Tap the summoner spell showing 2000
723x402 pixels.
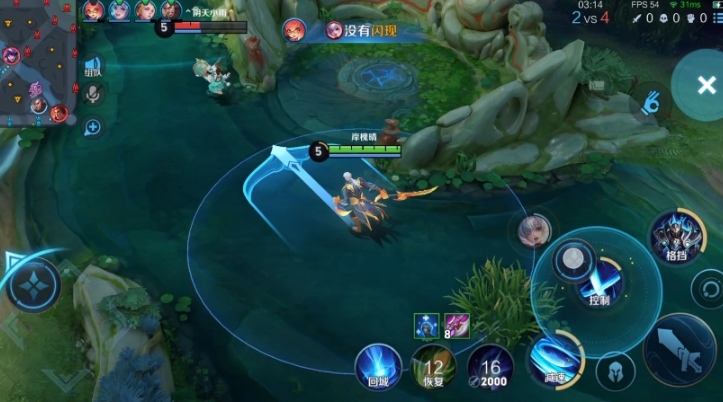pos(490,367)
